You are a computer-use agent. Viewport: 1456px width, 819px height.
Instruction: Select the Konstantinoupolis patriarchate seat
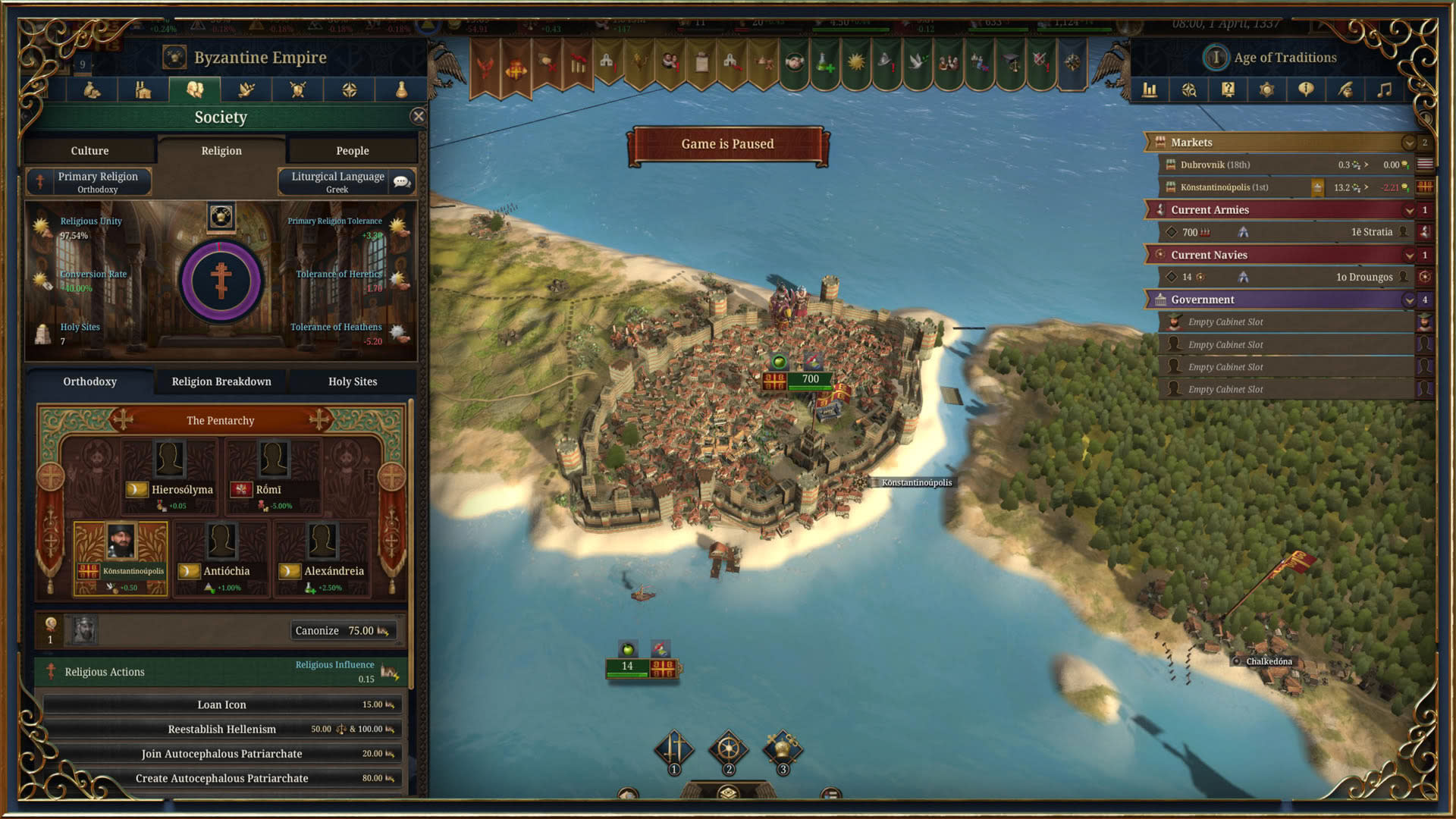click(x=121, y=558)
